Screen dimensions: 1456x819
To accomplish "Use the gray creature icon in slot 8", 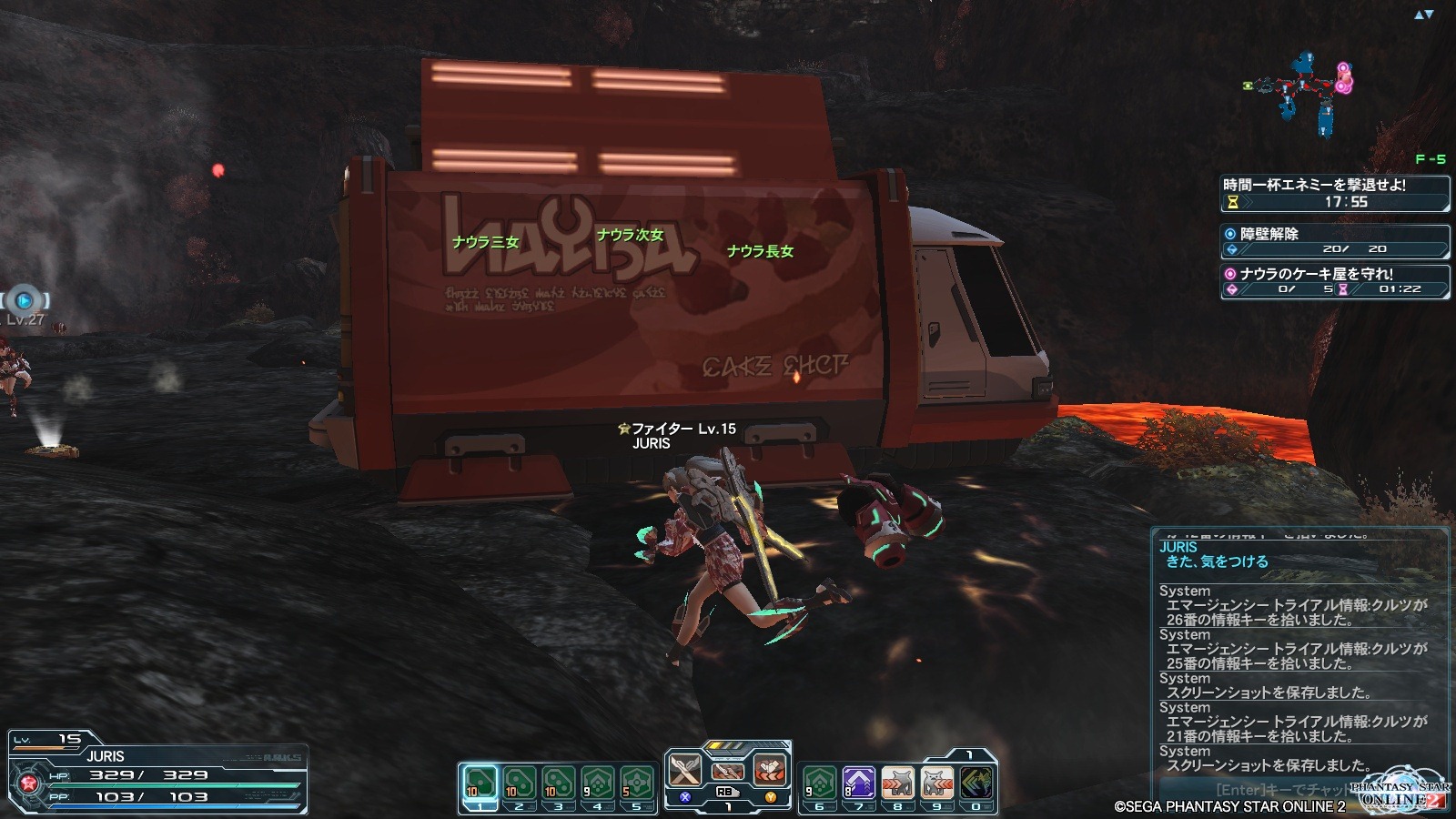I will click(x=897, y=783).
